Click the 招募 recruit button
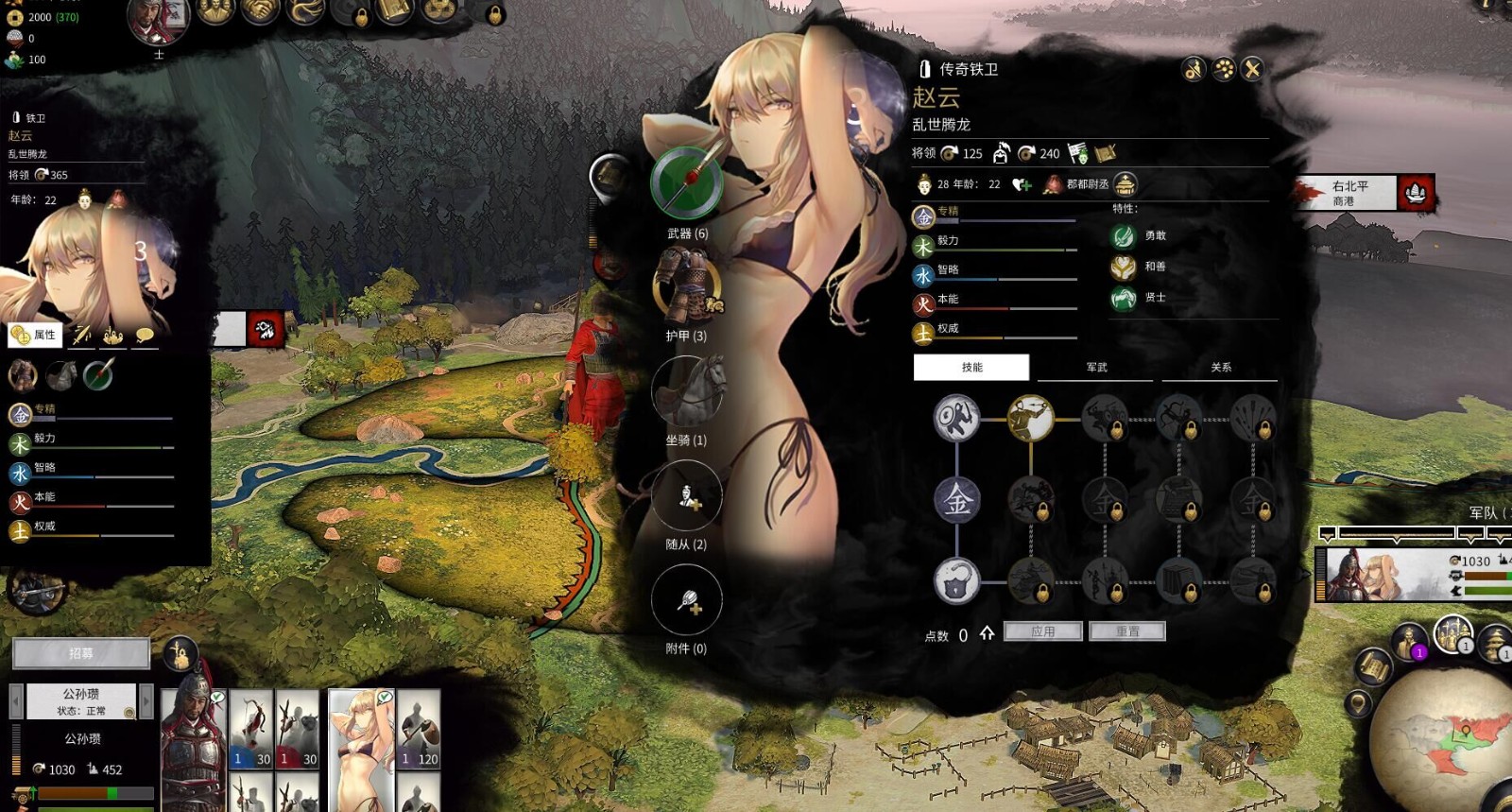Viewport: 1512px width, 812px height. (81, 653)
